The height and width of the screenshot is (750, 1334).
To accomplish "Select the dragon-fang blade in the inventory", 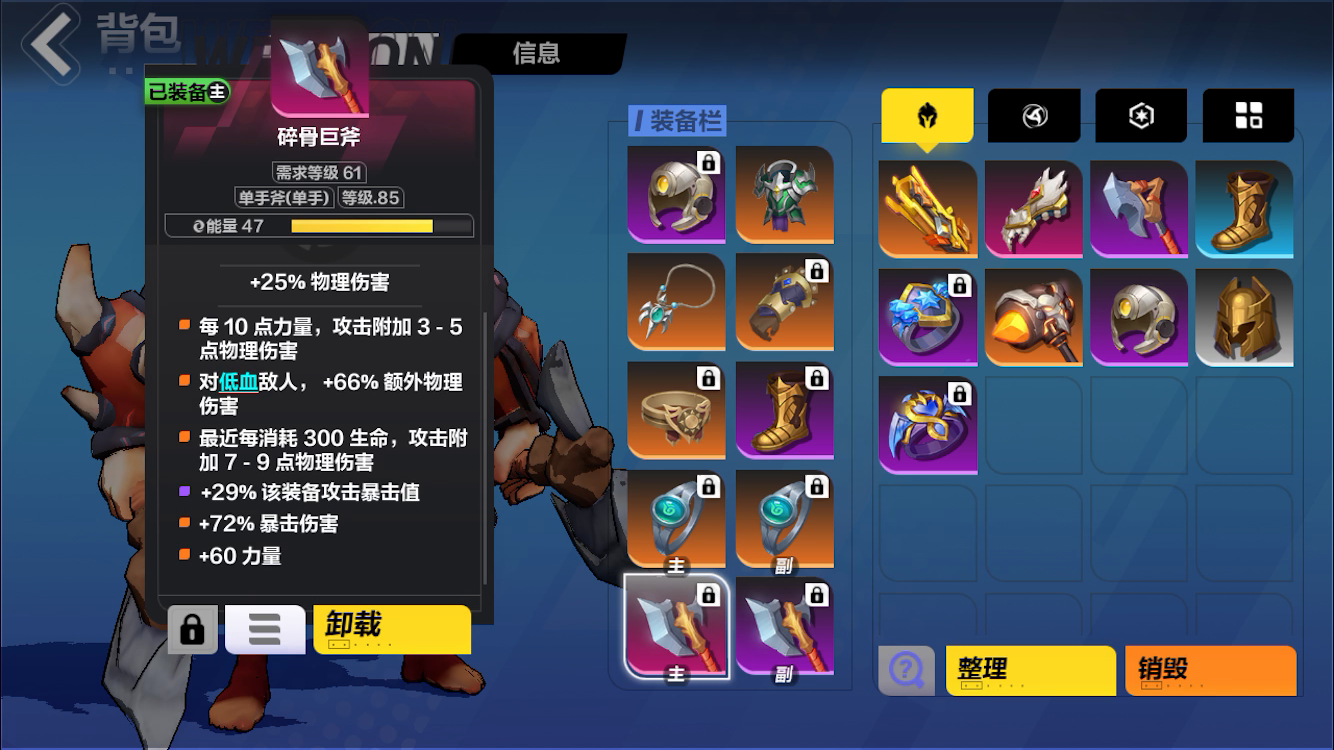I will [1034, 209].
